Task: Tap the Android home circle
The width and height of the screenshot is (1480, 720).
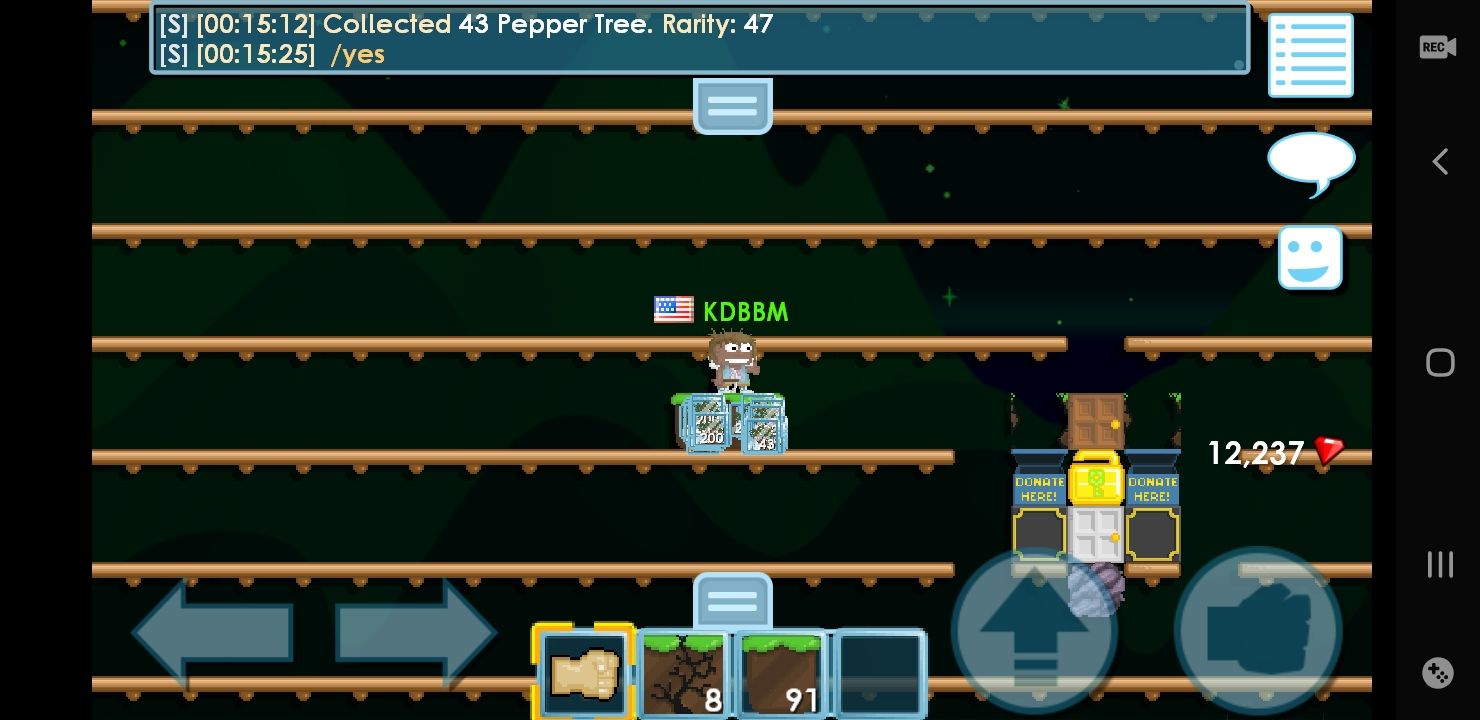Action: click(1440, 362)
